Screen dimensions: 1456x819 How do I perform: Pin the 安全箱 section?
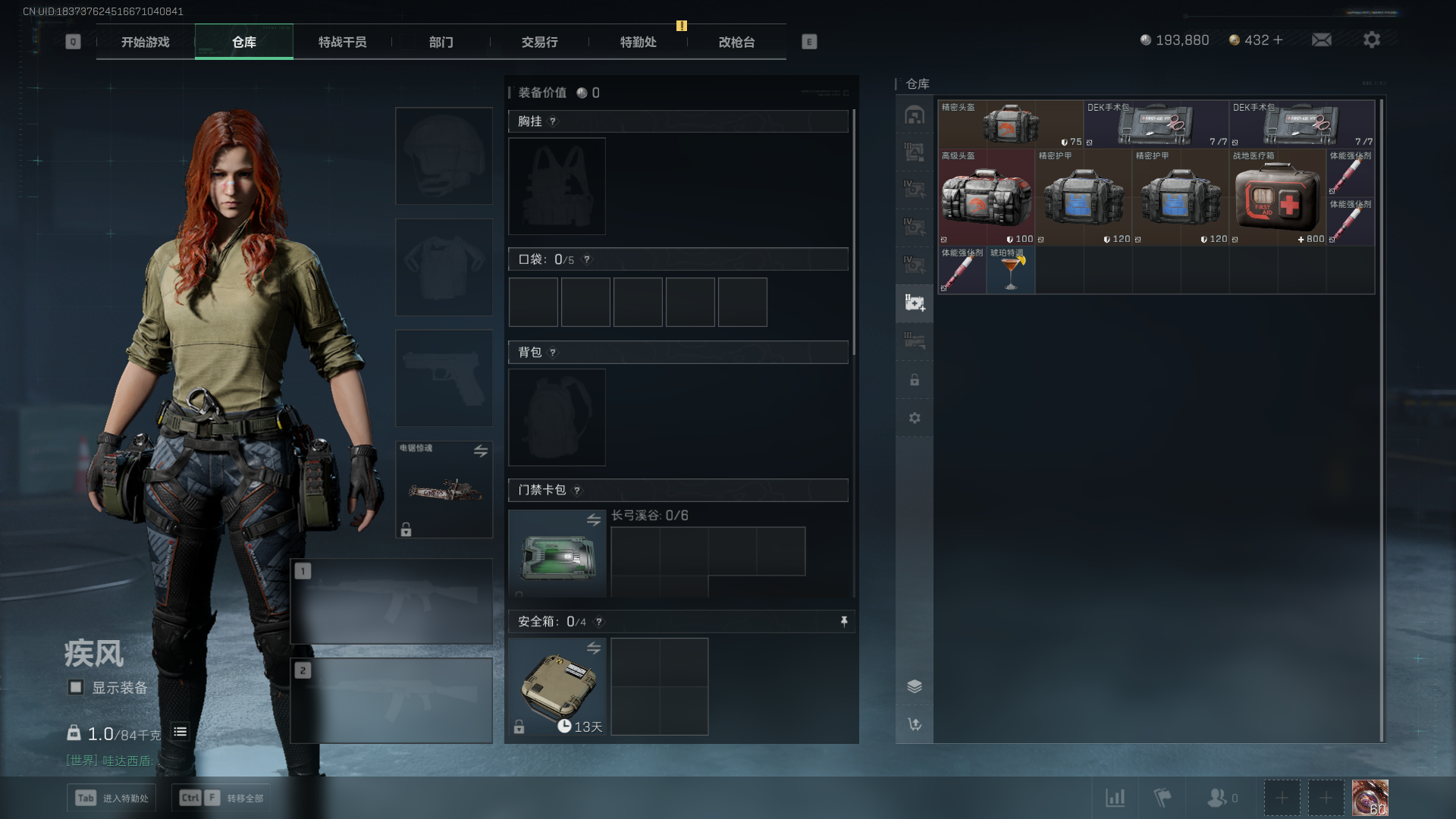coord(844,622)
